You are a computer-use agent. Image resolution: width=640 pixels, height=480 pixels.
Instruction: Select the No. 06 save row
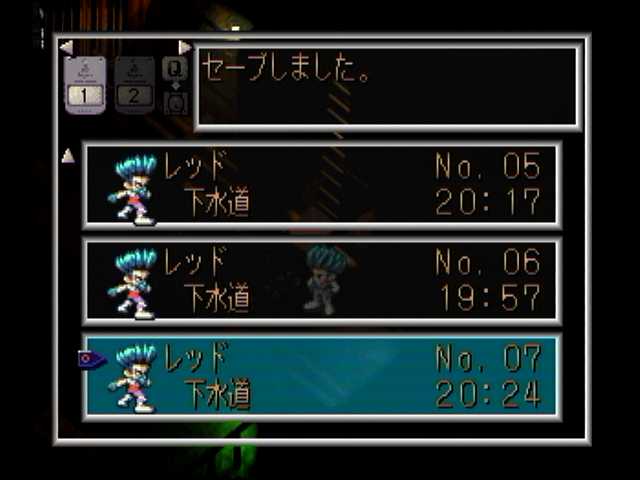[x=321, y=281]
